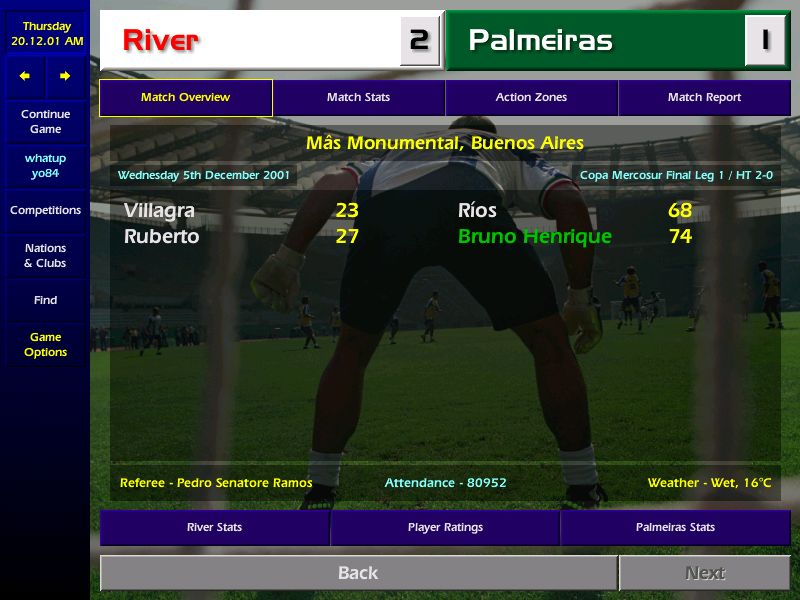This screenshot has height=600, width=800.
Task: Switch to the Match Overview tab
Action: (x=185, y=98)
